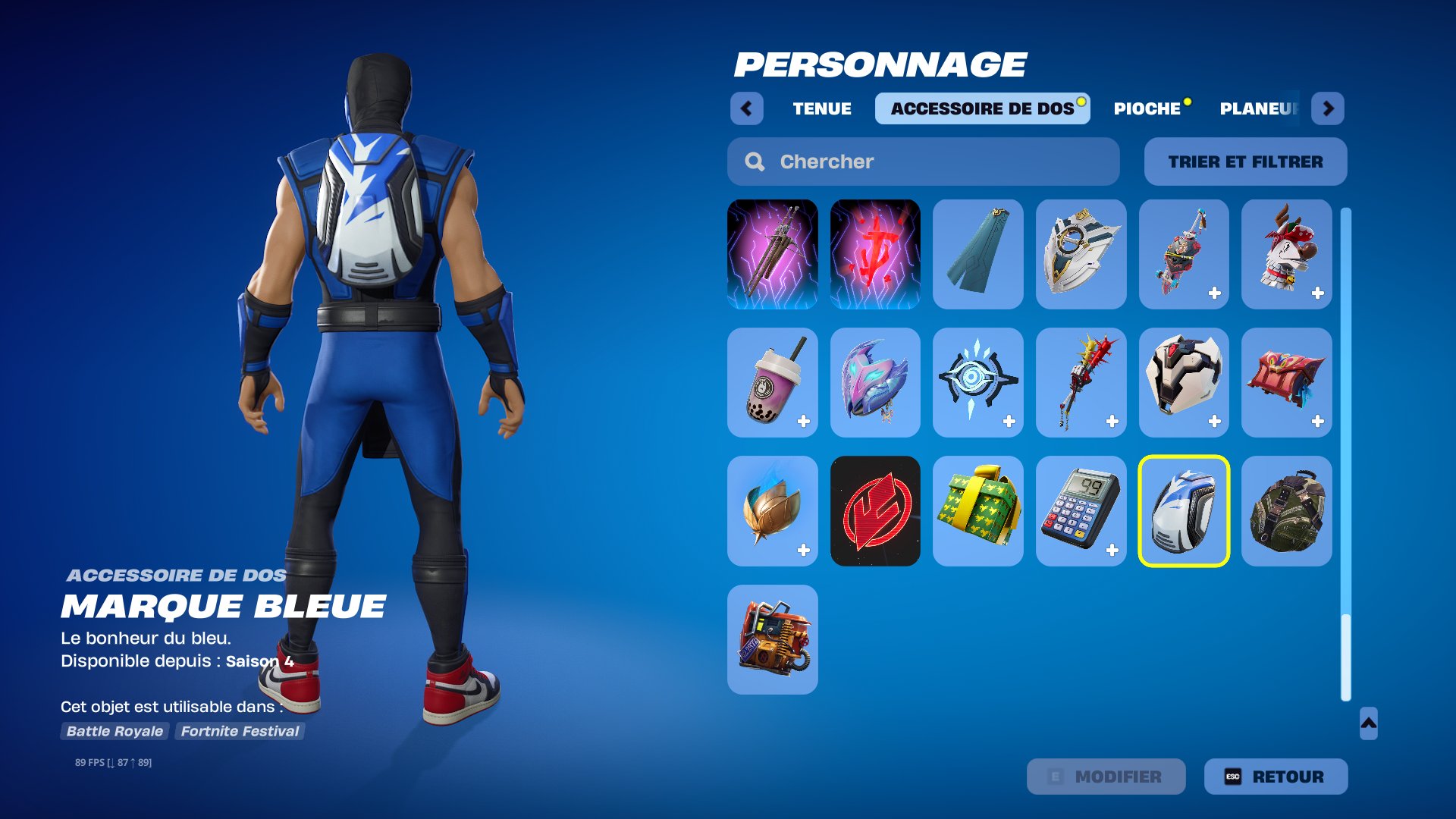Click the search magnifier icon
This screenshot has height=819, width=1456.
[753, 161]
